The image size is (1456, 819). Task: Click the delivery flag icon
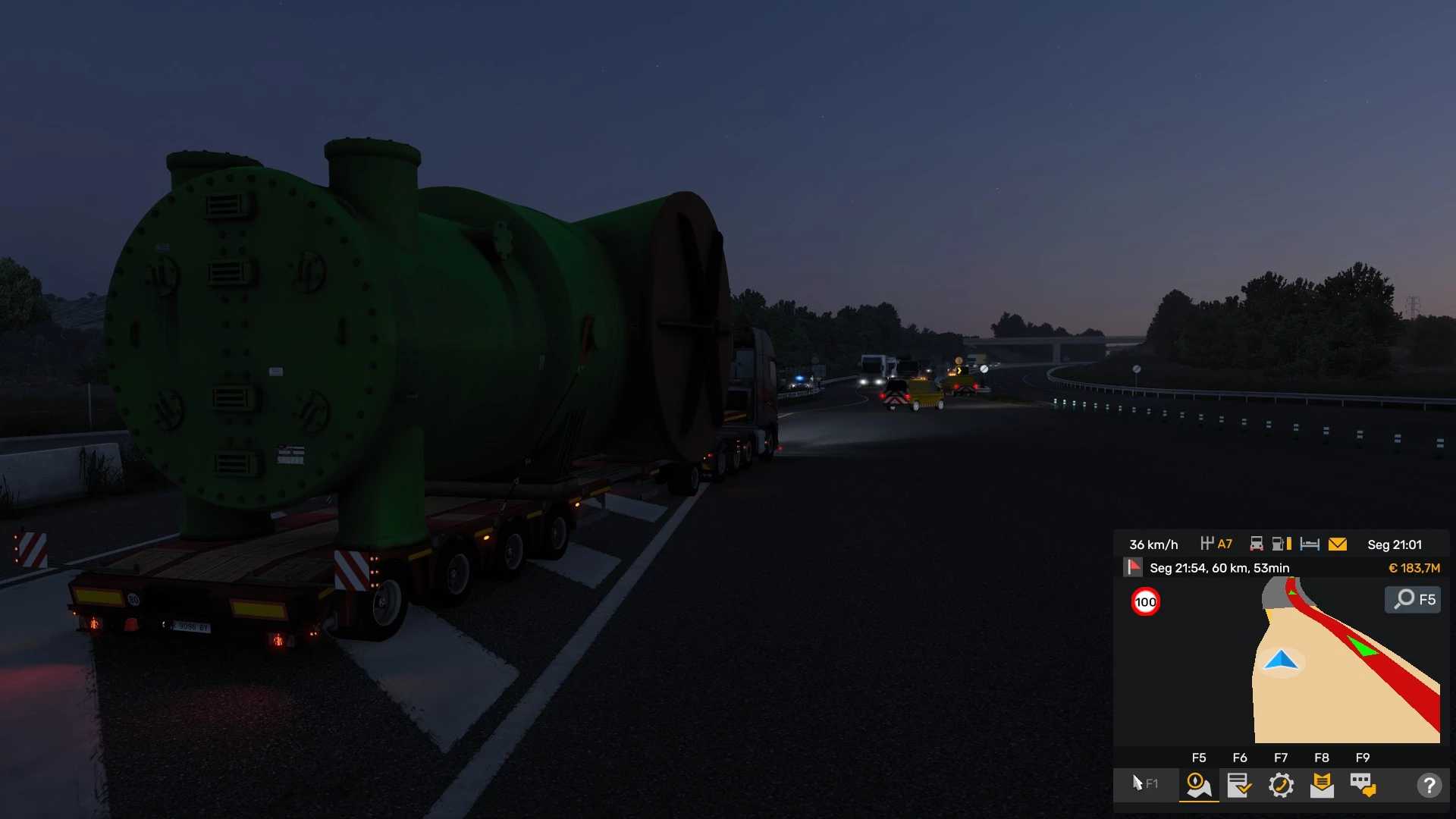point(1133,566)
